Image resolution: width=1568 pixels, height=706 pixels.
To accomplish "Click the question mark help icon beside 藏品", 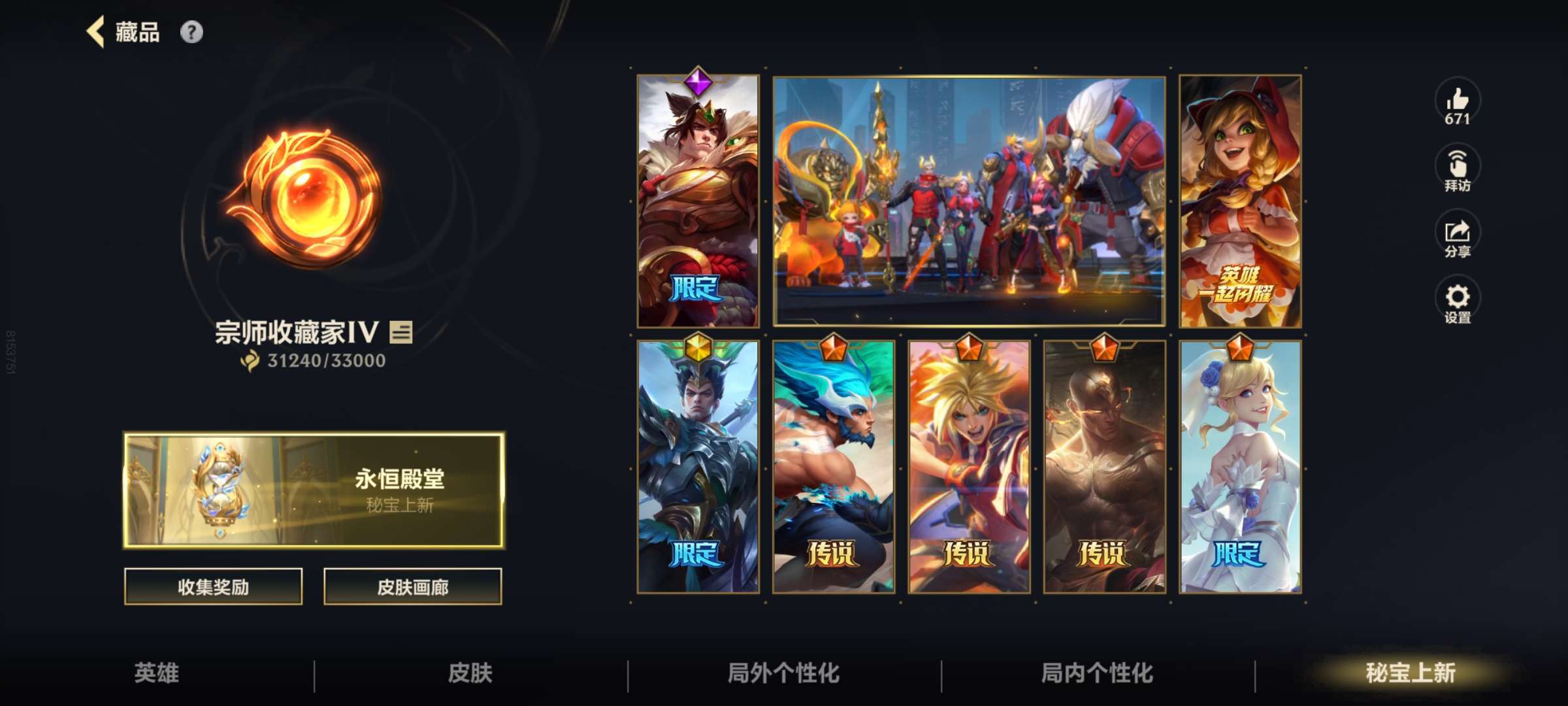I will [190, 31].
